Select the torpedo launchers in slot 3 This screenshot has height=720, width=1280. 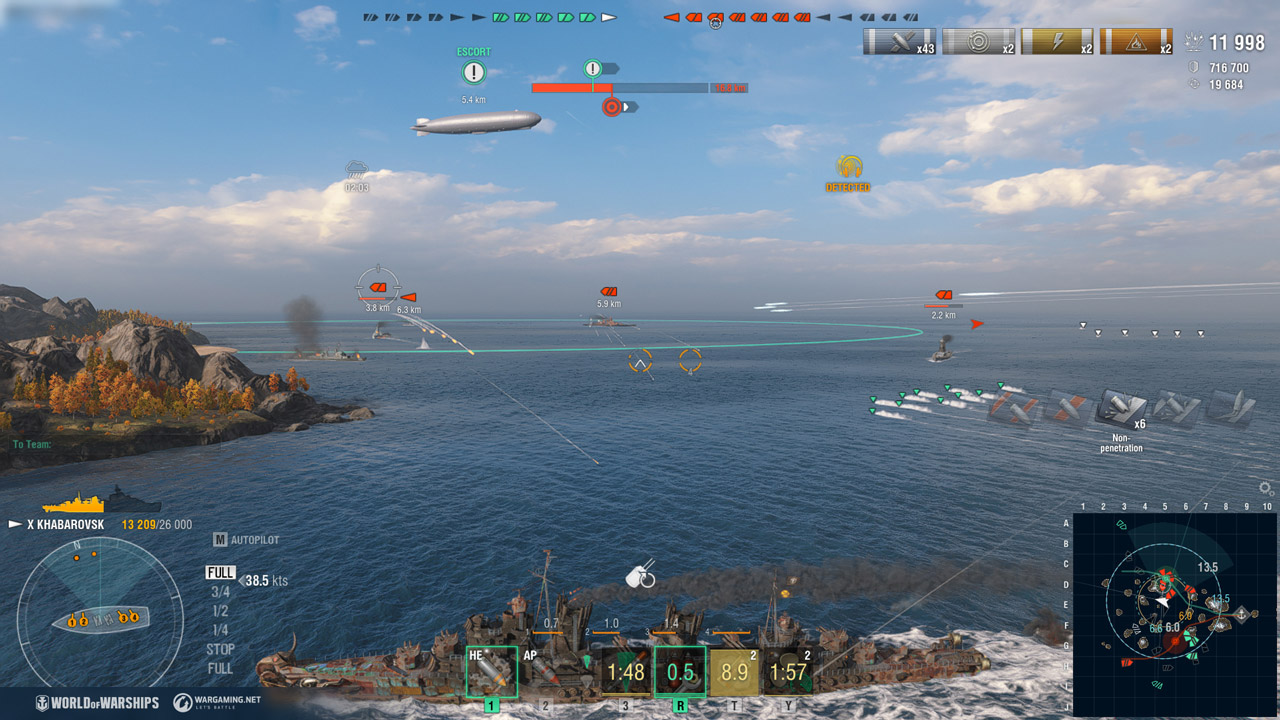625,668
